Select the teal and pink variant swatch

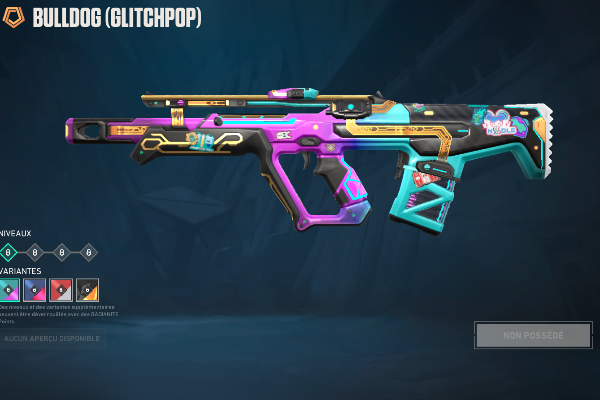click(x=8, y=290)
